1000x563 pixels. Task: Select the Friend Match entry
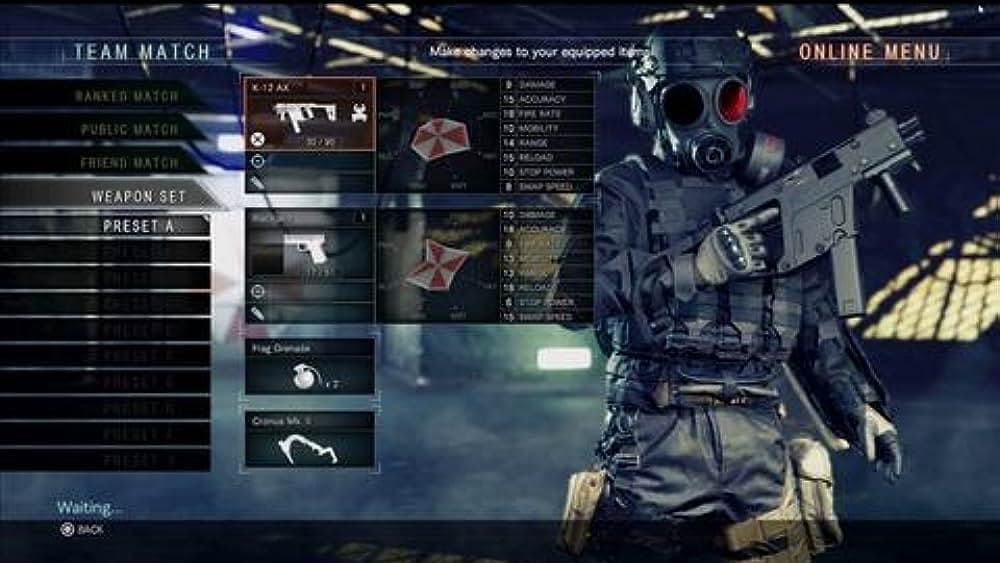pos(128,162)
